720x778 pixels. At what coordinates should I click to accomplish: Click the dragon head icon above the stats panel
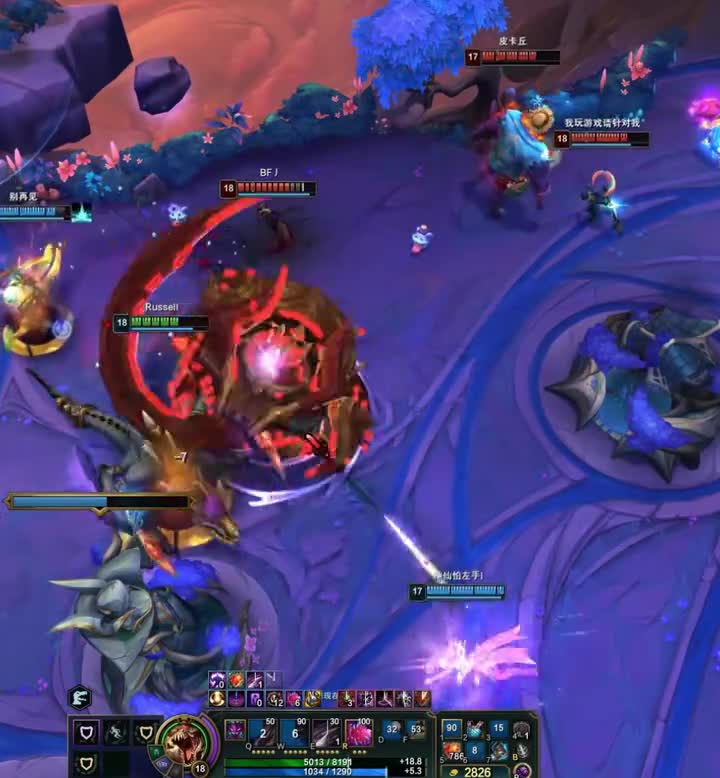click(x=80, y=697)
